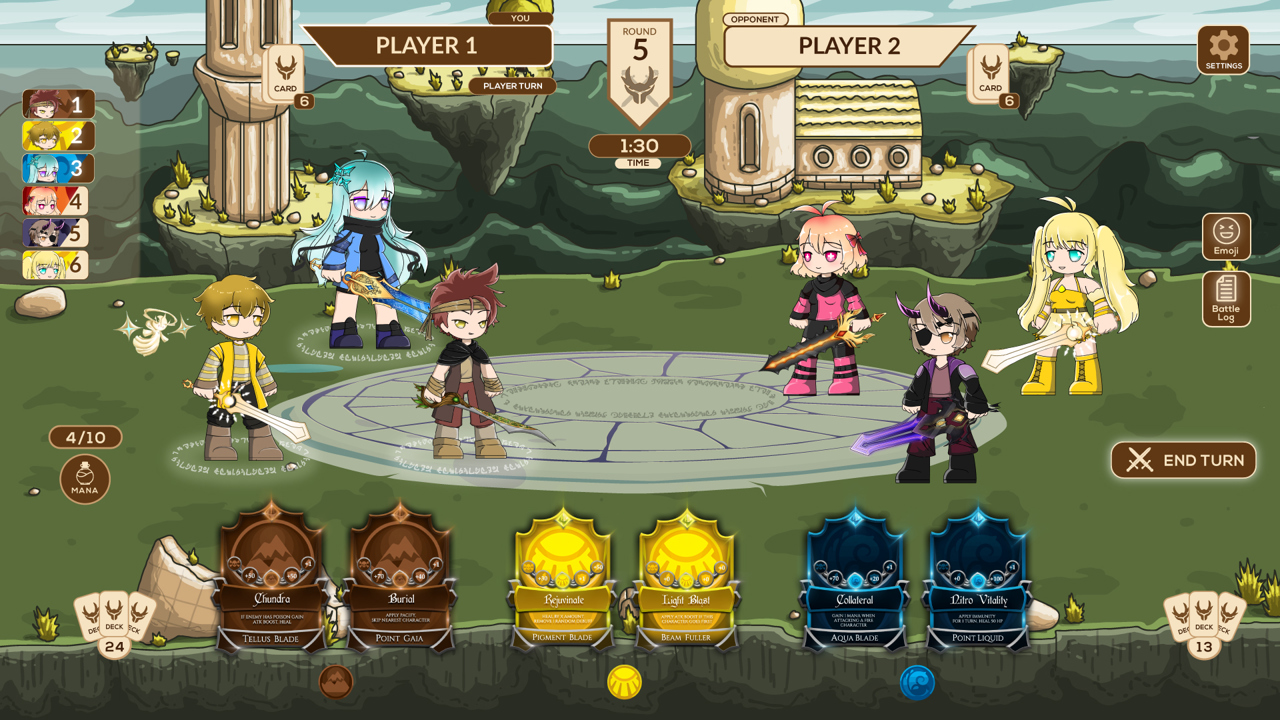Screen dimensions: 1280x720
Task: Click the yellow sun element icon
Action: (x=625, y=682)
